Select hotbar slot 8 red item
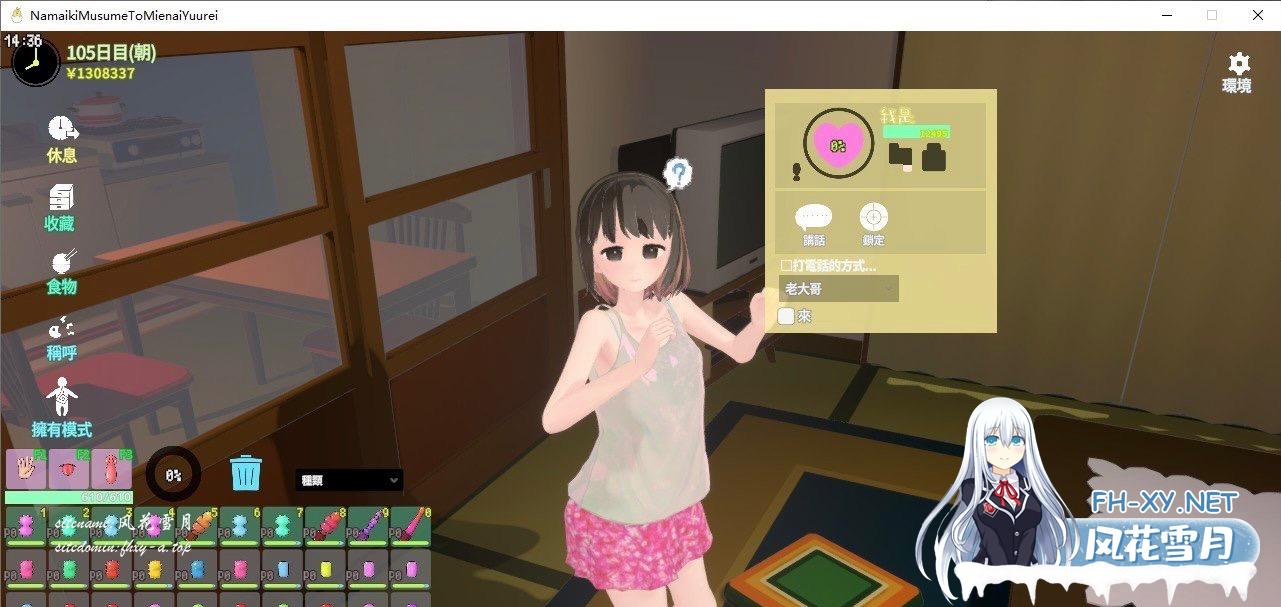1281x607 pixels. (324, 523)
